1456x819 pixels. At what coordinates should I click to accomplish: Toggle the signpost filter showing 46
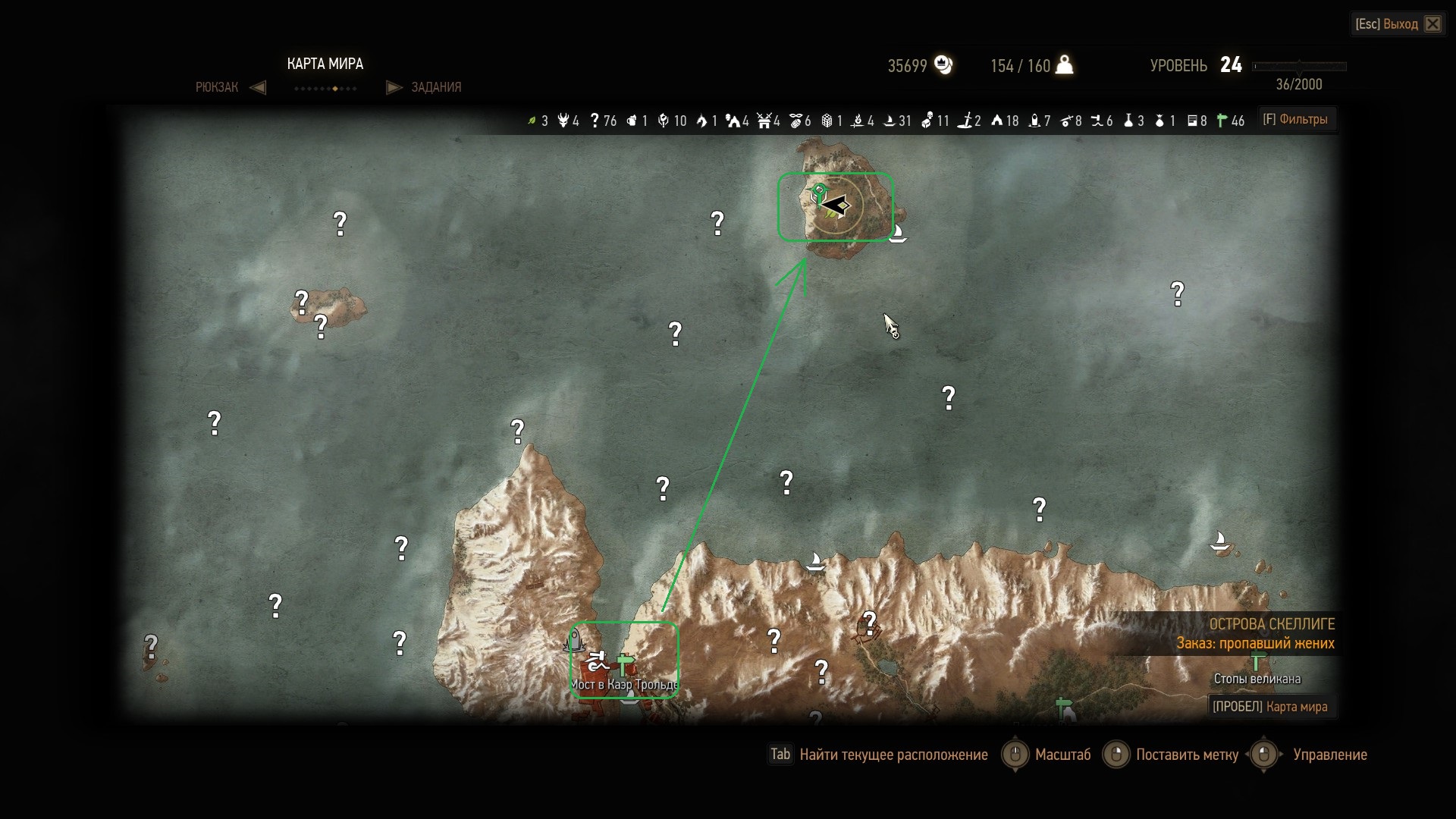coord(1222,121)
